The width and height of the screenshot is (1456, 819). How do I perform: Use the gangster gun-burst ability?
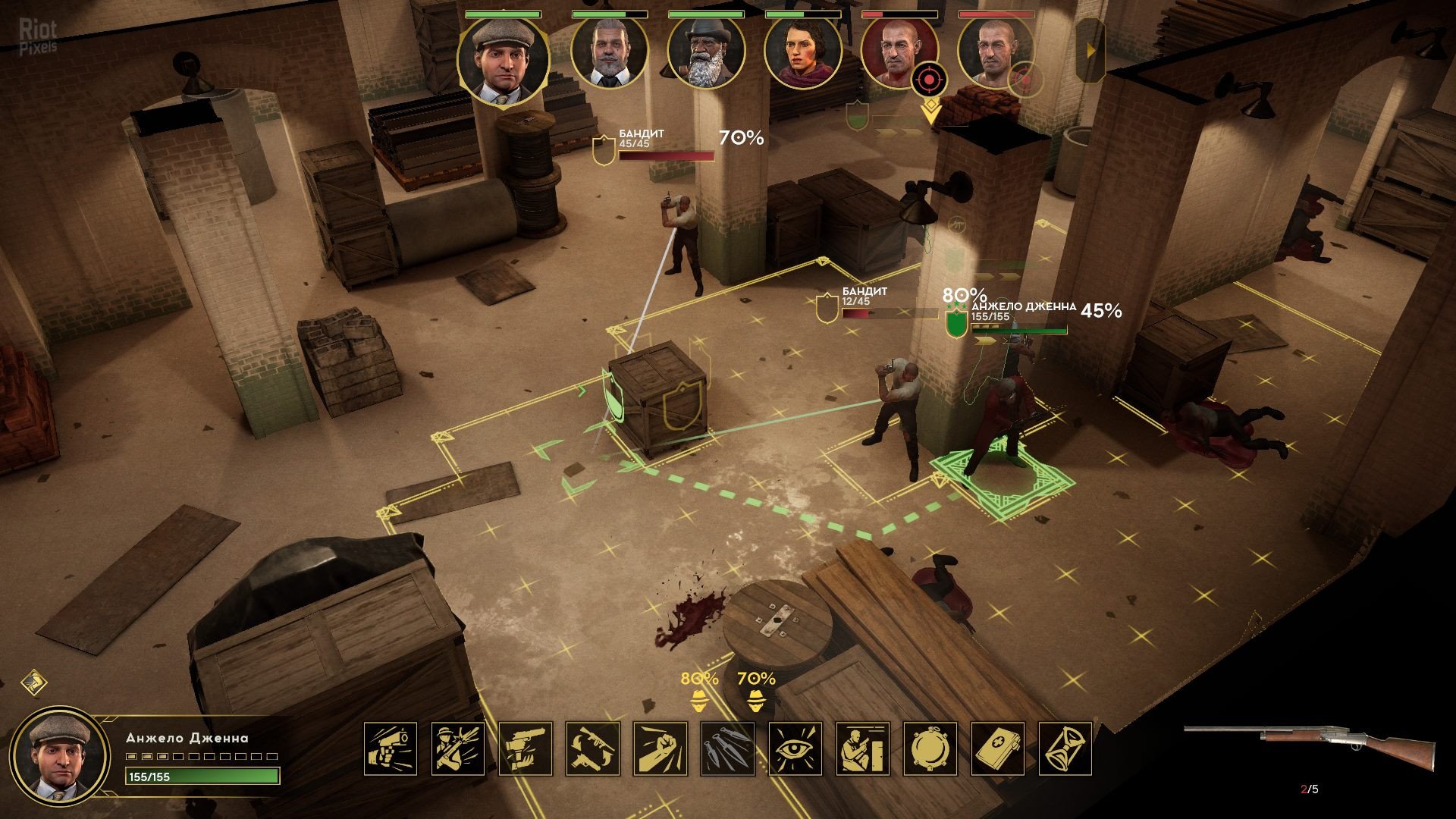458,748
